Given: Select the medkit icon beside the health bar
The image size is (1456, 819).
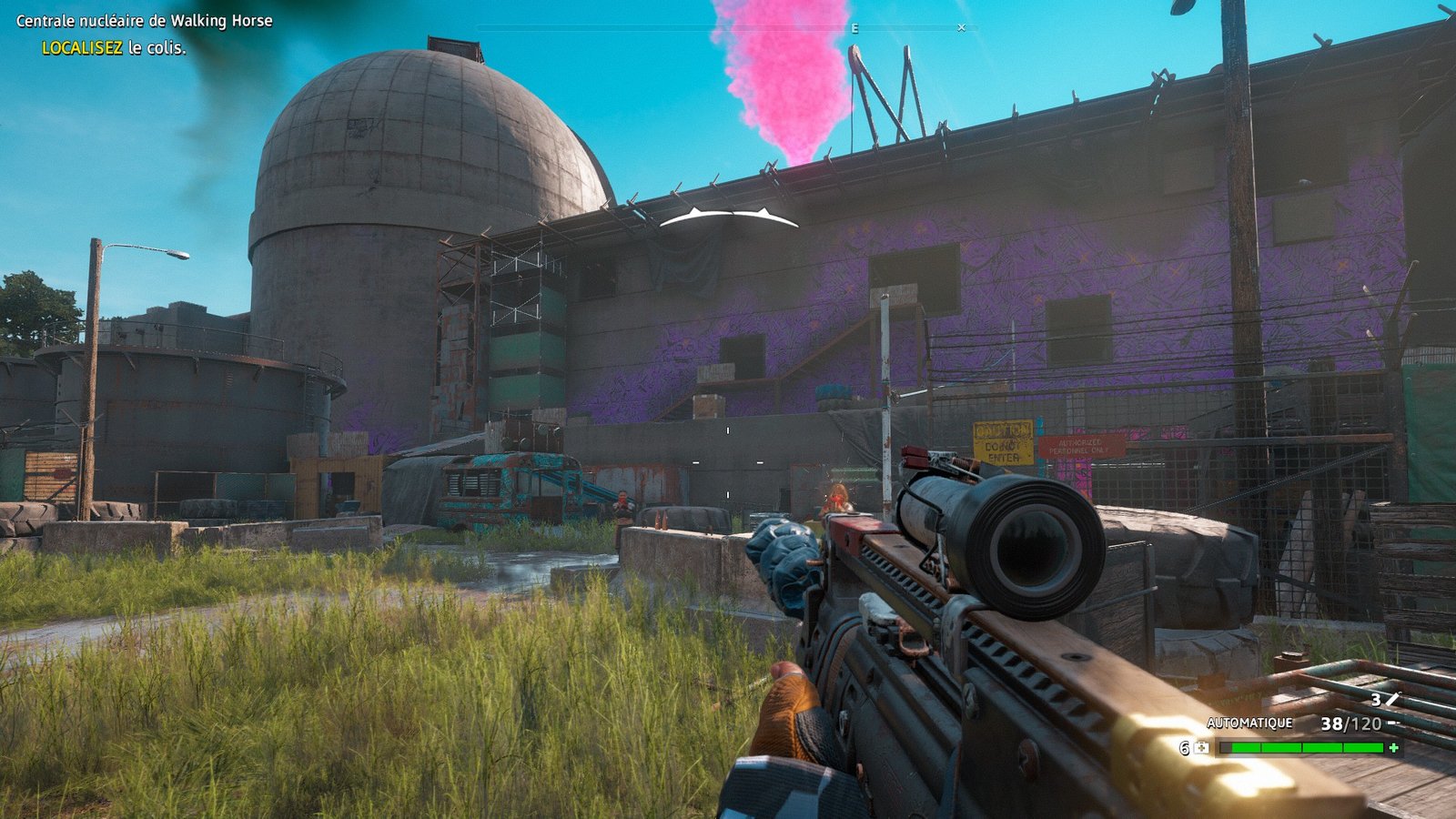Looking at the screenshot, I should tap(1202, 747).
